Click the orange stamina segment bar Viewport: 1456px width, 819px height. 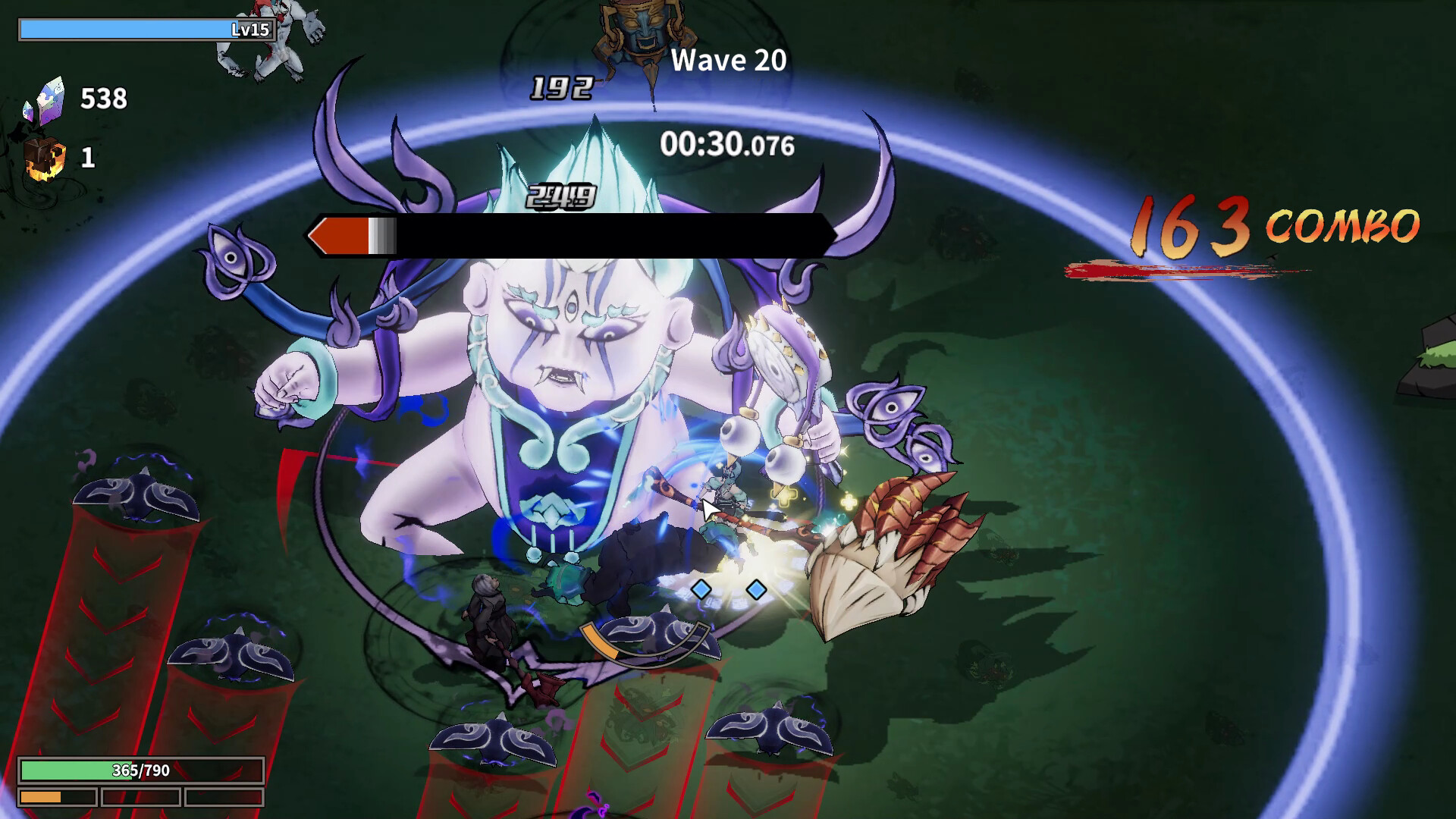click(57, 798)
